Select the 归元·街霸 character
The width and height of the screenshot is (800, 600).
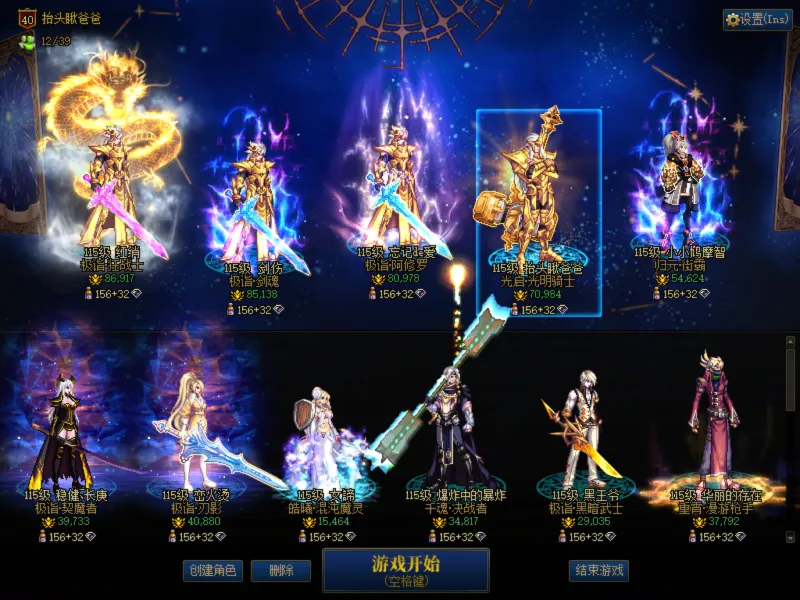[680, 200]
